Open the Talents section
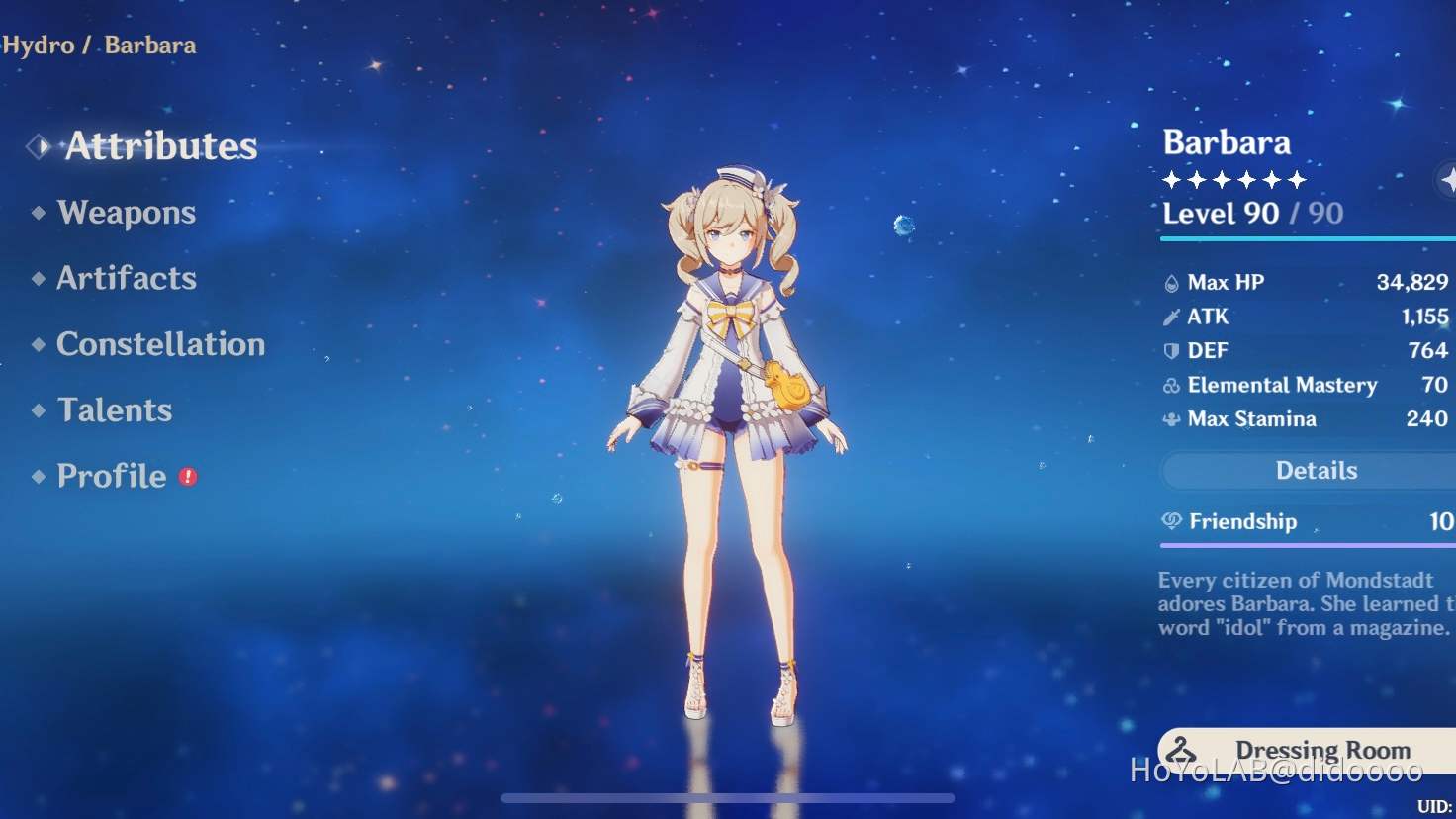Image resolution: width=1456 pixels, height=819 pixels. pyautogui.click(x=115, y=409)
